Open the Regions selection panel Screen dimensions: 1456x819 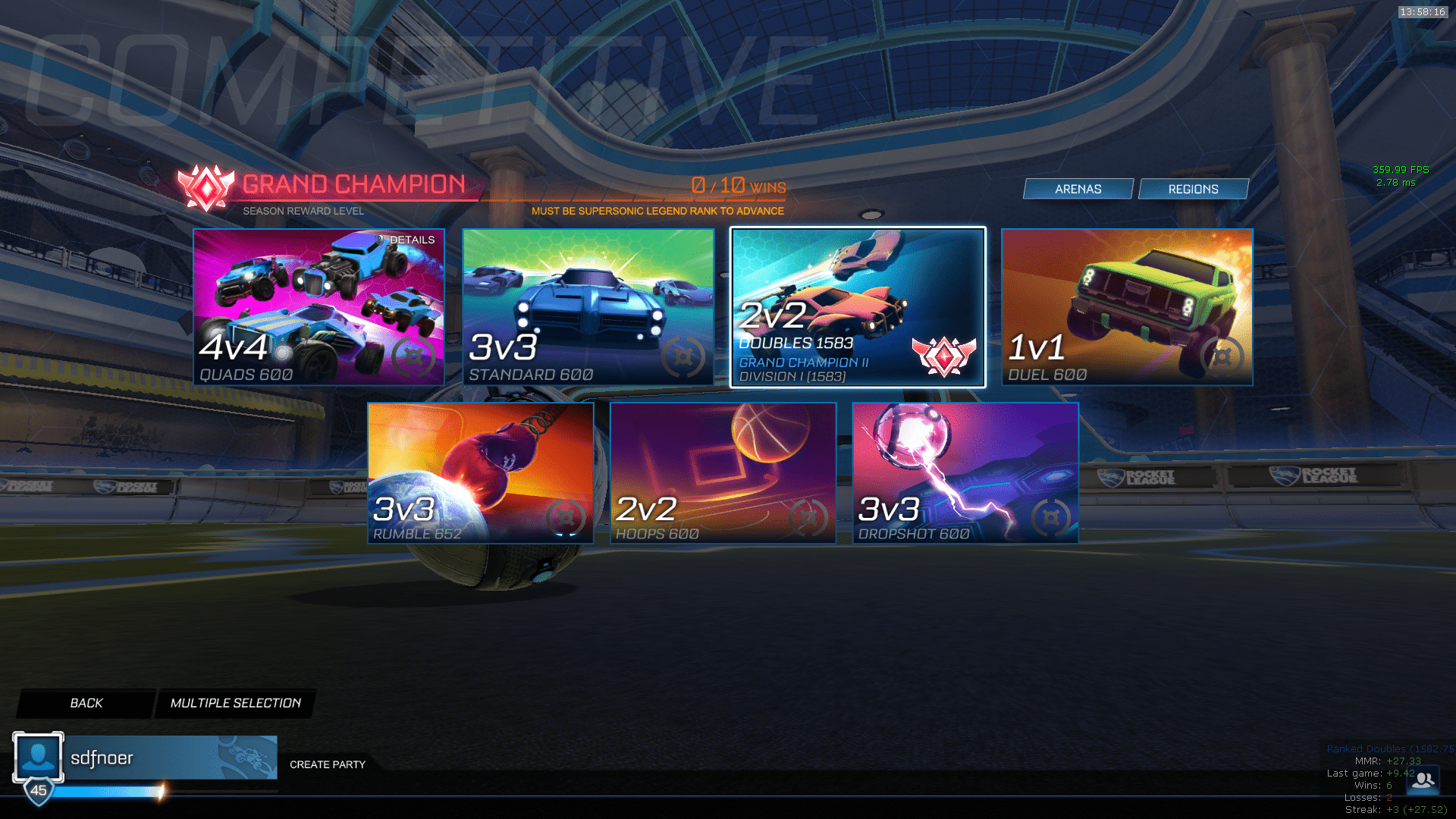coord(1194,188)
